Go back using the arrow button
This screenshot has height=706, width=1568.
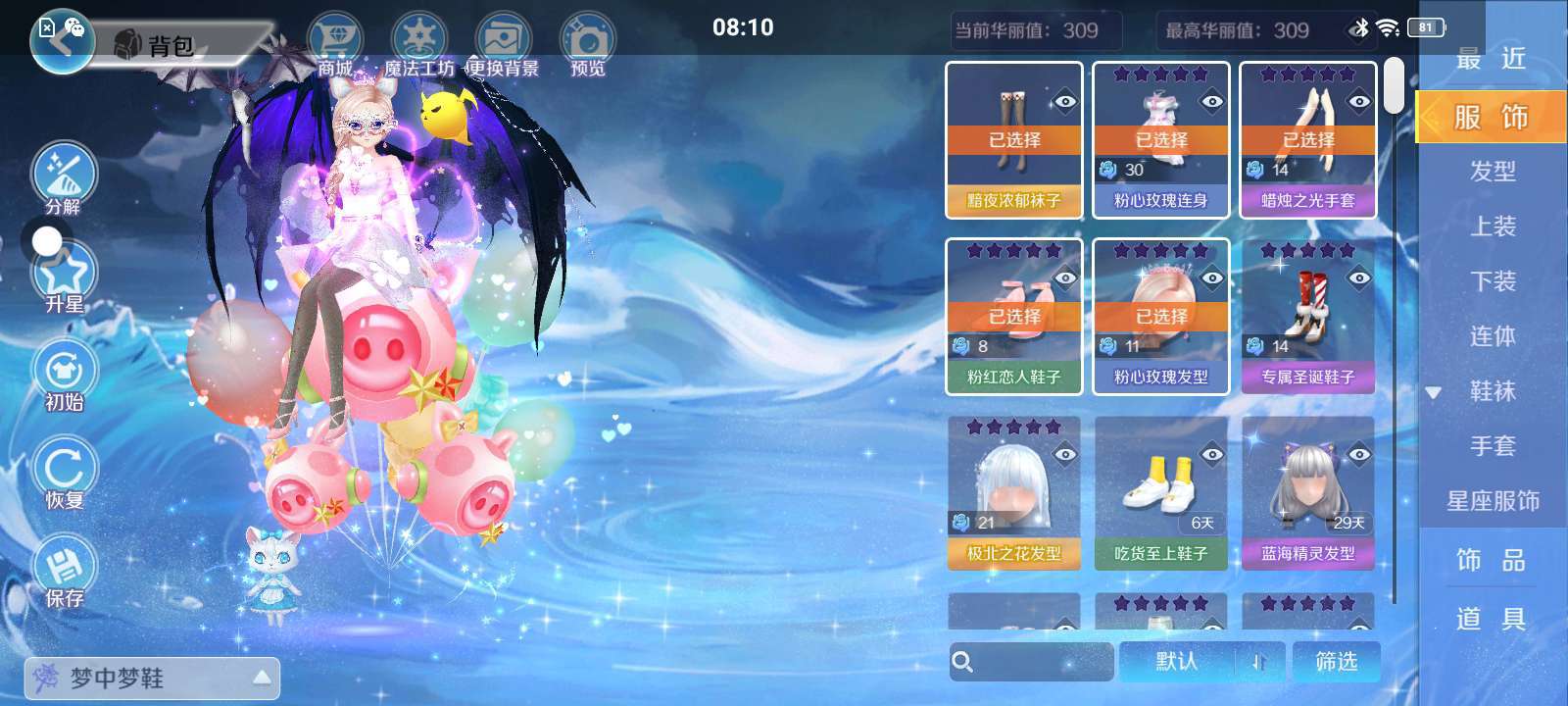point(61,41)
